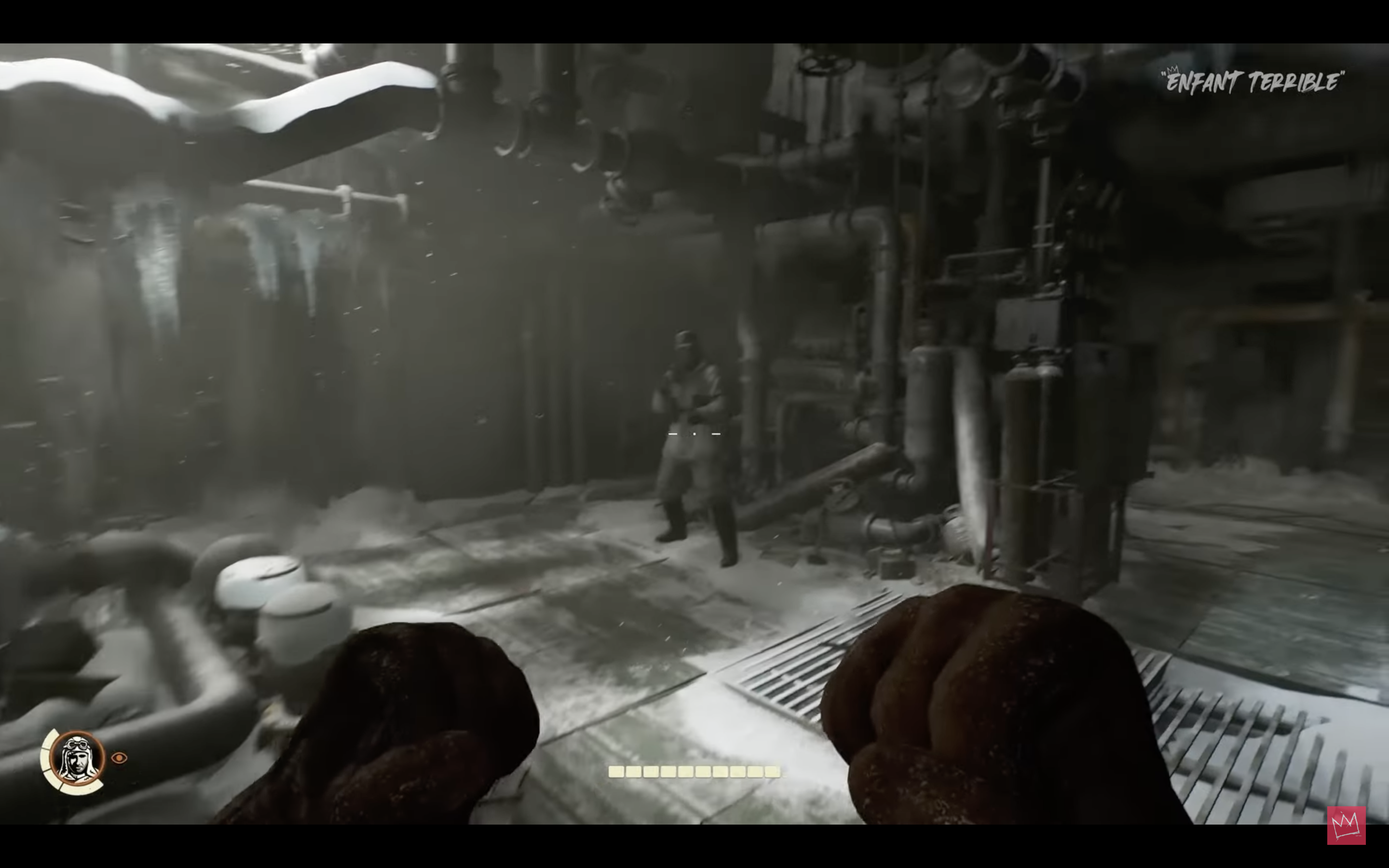Image resolution: width=1389 pixels, height=868 pixels.
Task: Select the aviator portrait icon in the HUD
Action: pos(77,759)
